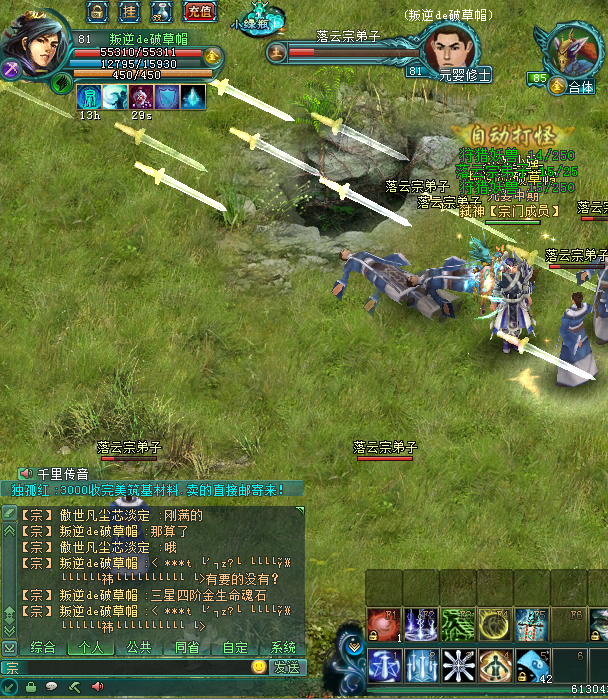Select the 同省 chat tab
608x700 pixels.
tap(186, 647)
